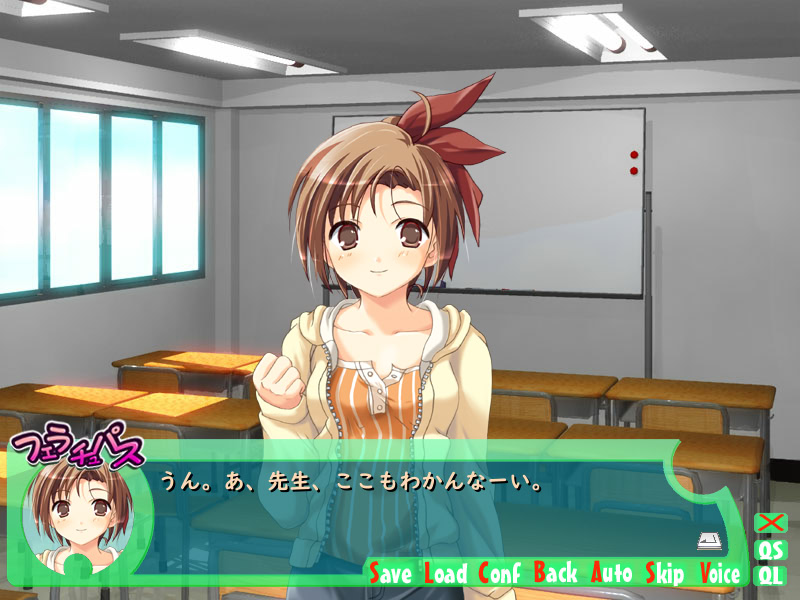Open the Conf settings screen
This screenshot has height=600, width=800.
point(500,573)
